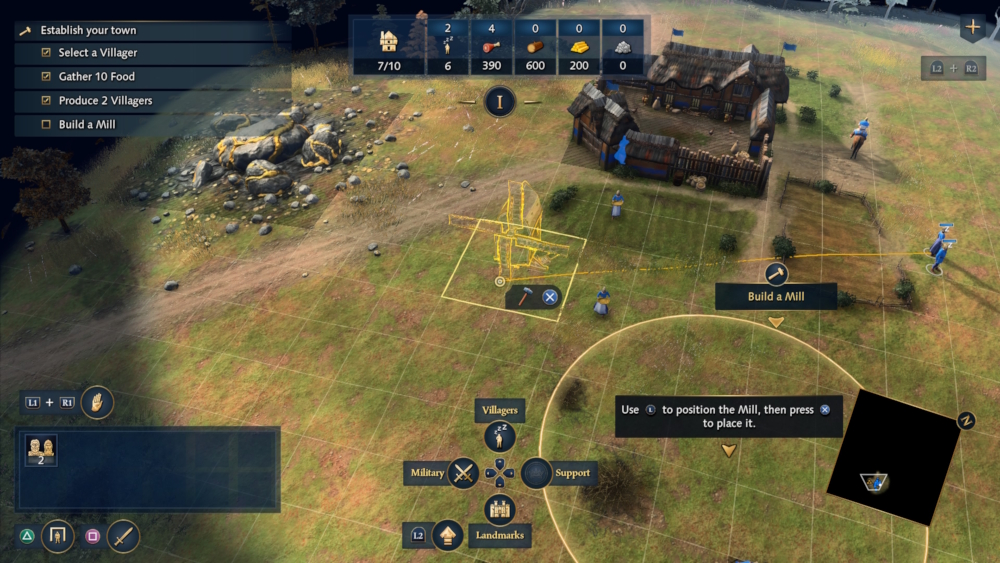The image size is (1000, 563).
Task: Select the garrison doorway command icon
Action: click(57, 536)
